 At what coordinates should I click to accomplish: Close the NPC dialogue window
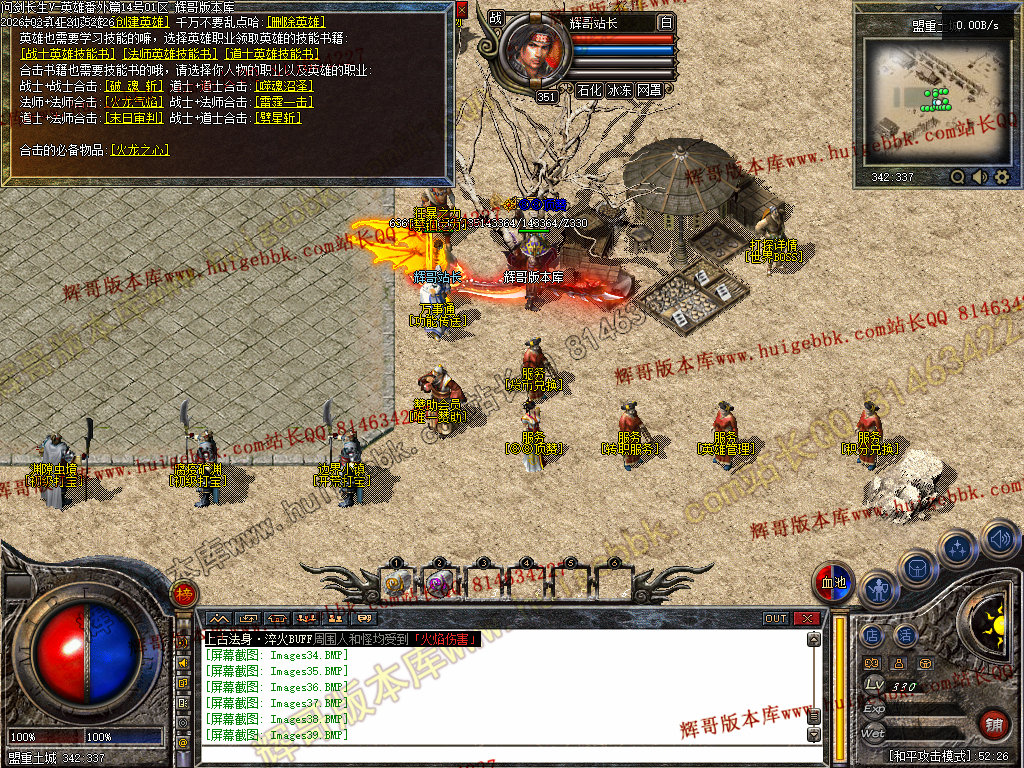[461, 8]
